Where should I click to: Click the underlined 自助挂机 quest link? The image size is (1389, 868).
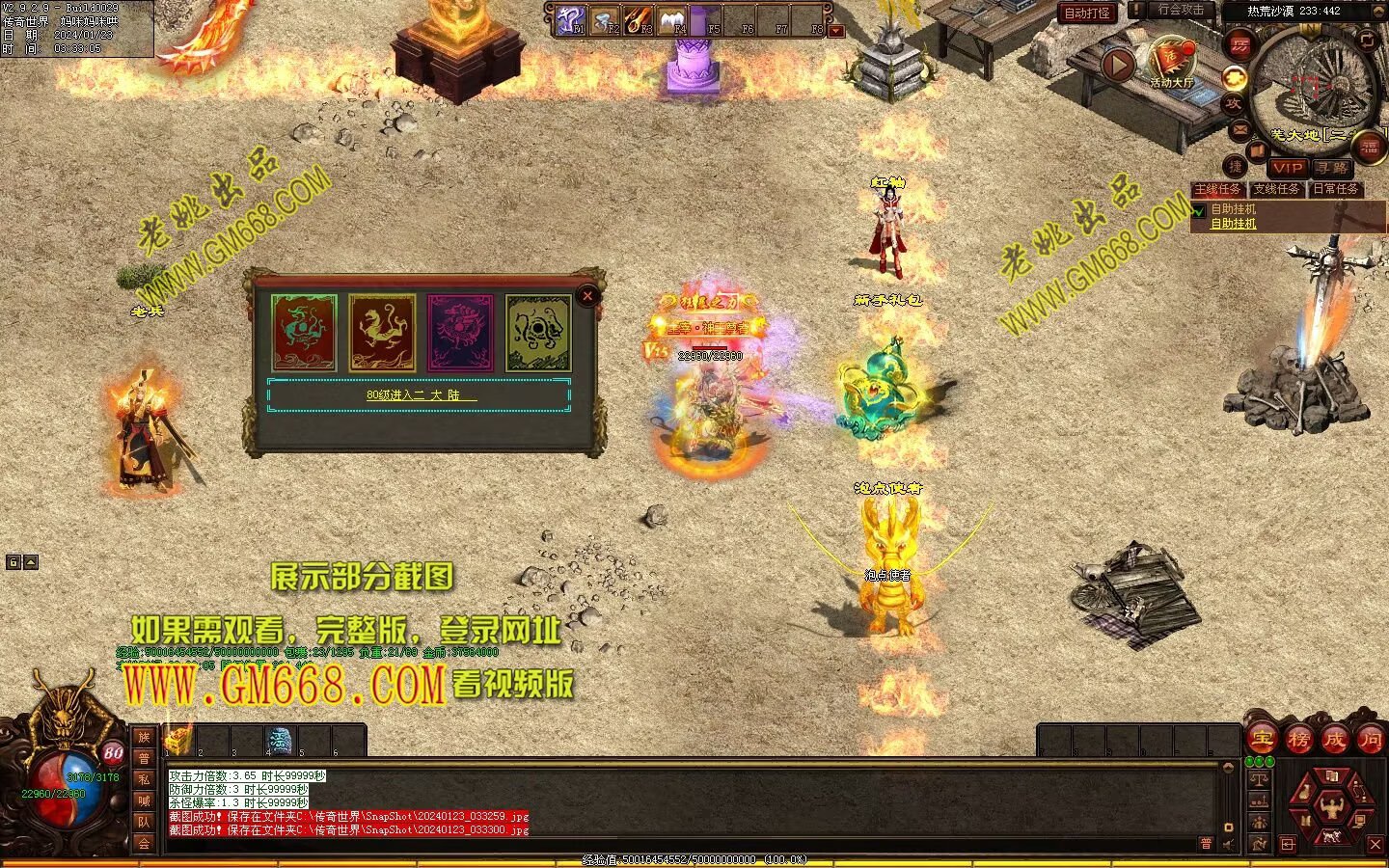pyautogui.click(x=1234, y=224)
